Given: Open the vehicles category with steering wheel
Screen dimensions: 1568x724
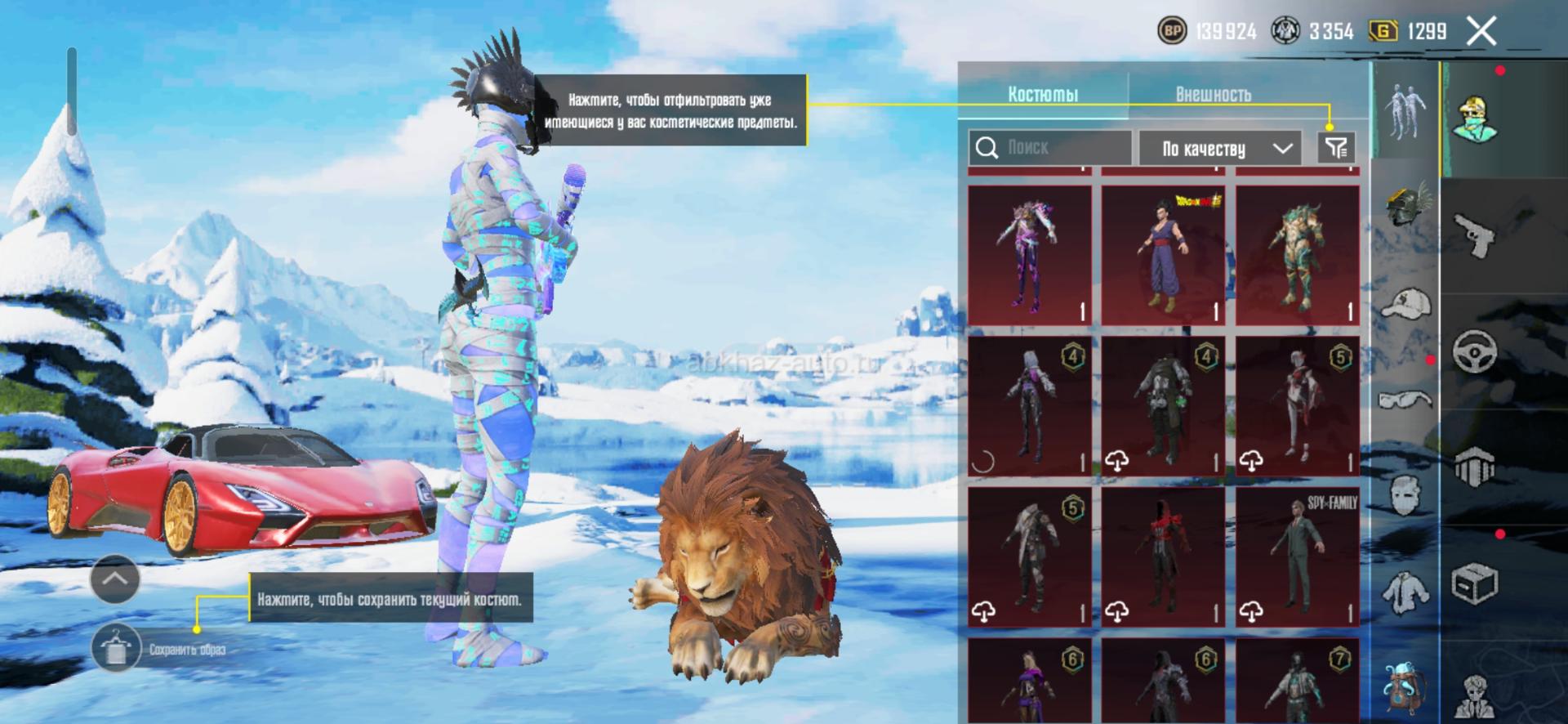Looking at the screenshot, I should coord(1475,351).
